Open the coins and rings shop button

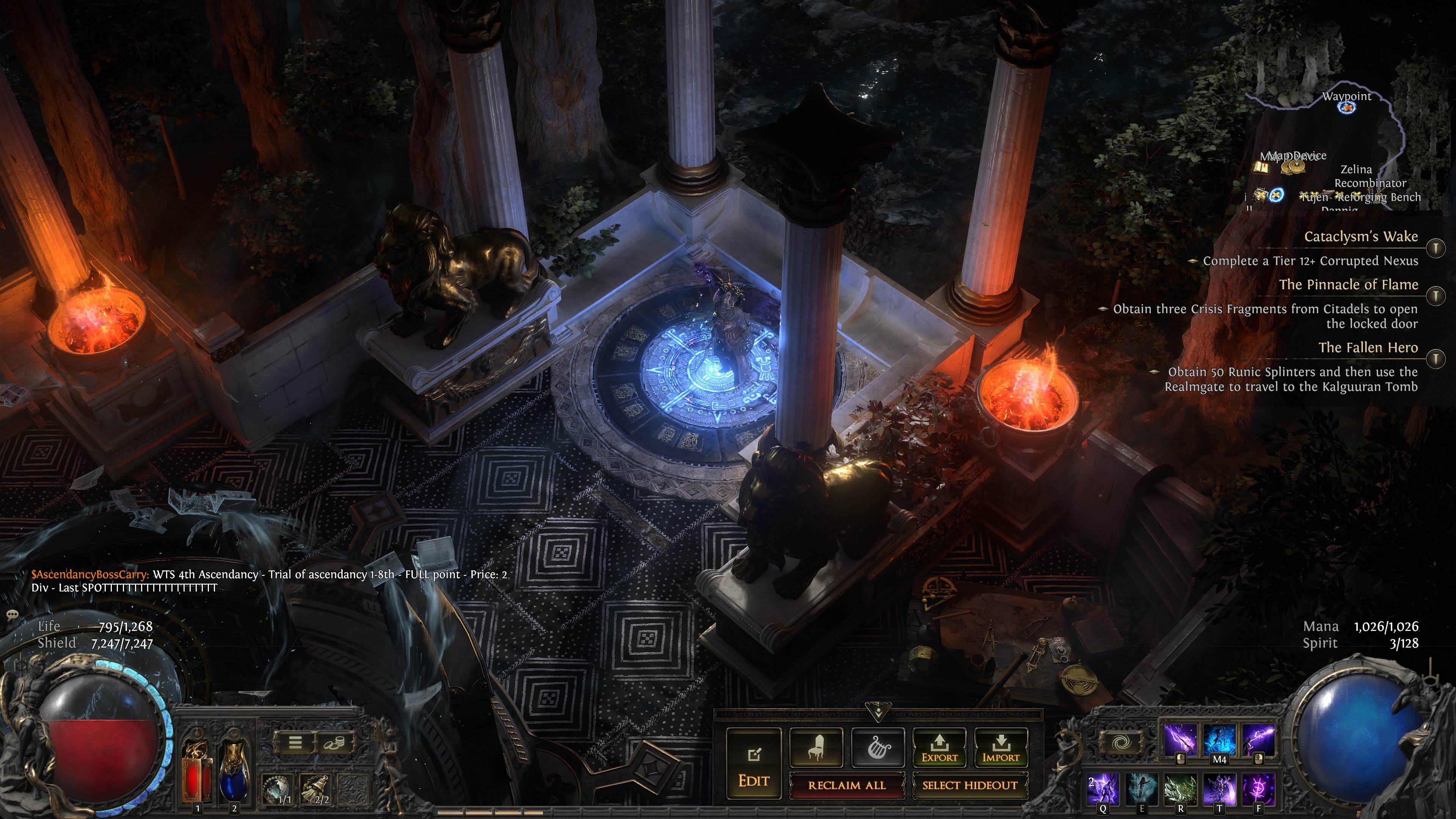tap(334, 742)
